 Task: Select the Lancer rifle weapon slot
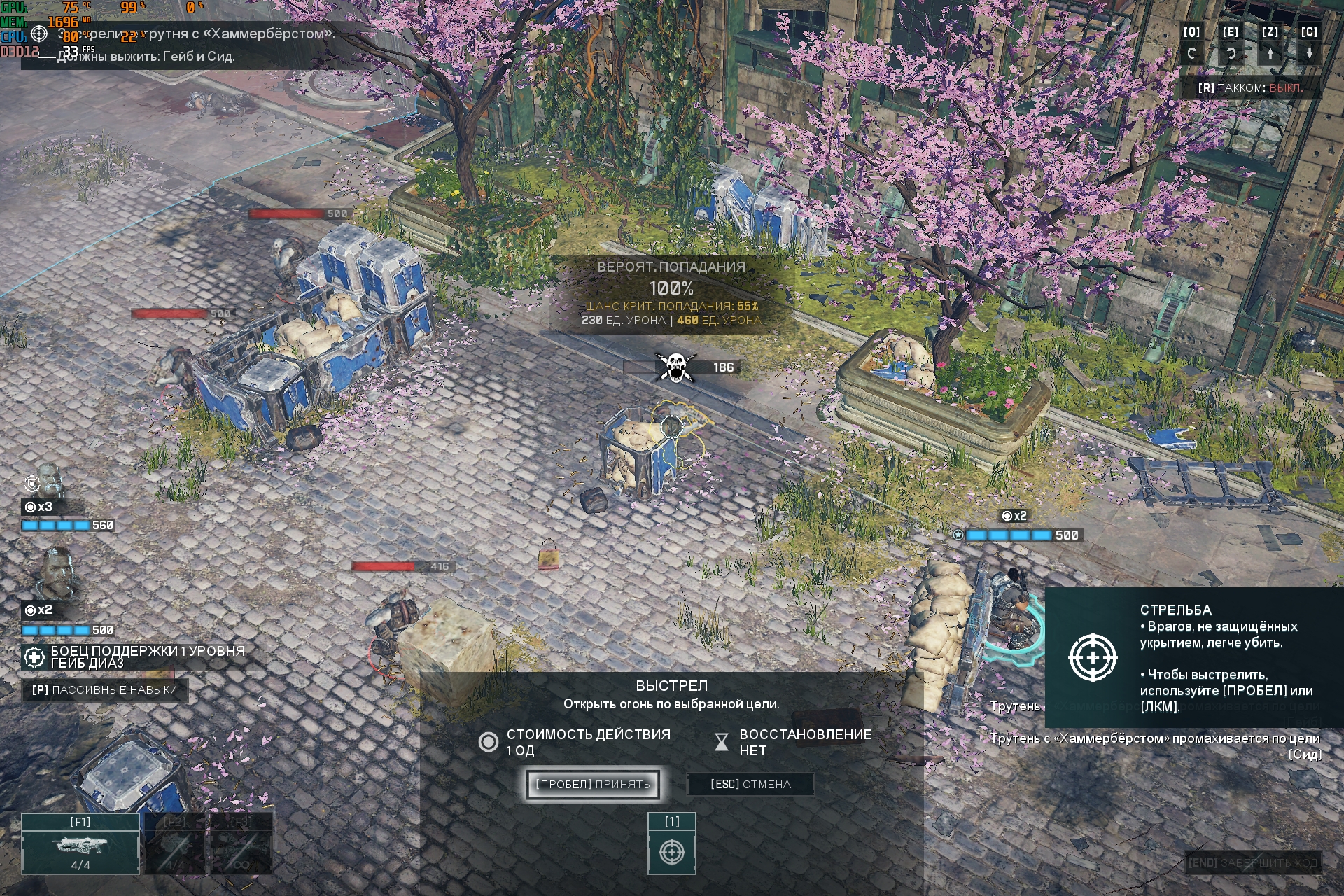point(80,844)
